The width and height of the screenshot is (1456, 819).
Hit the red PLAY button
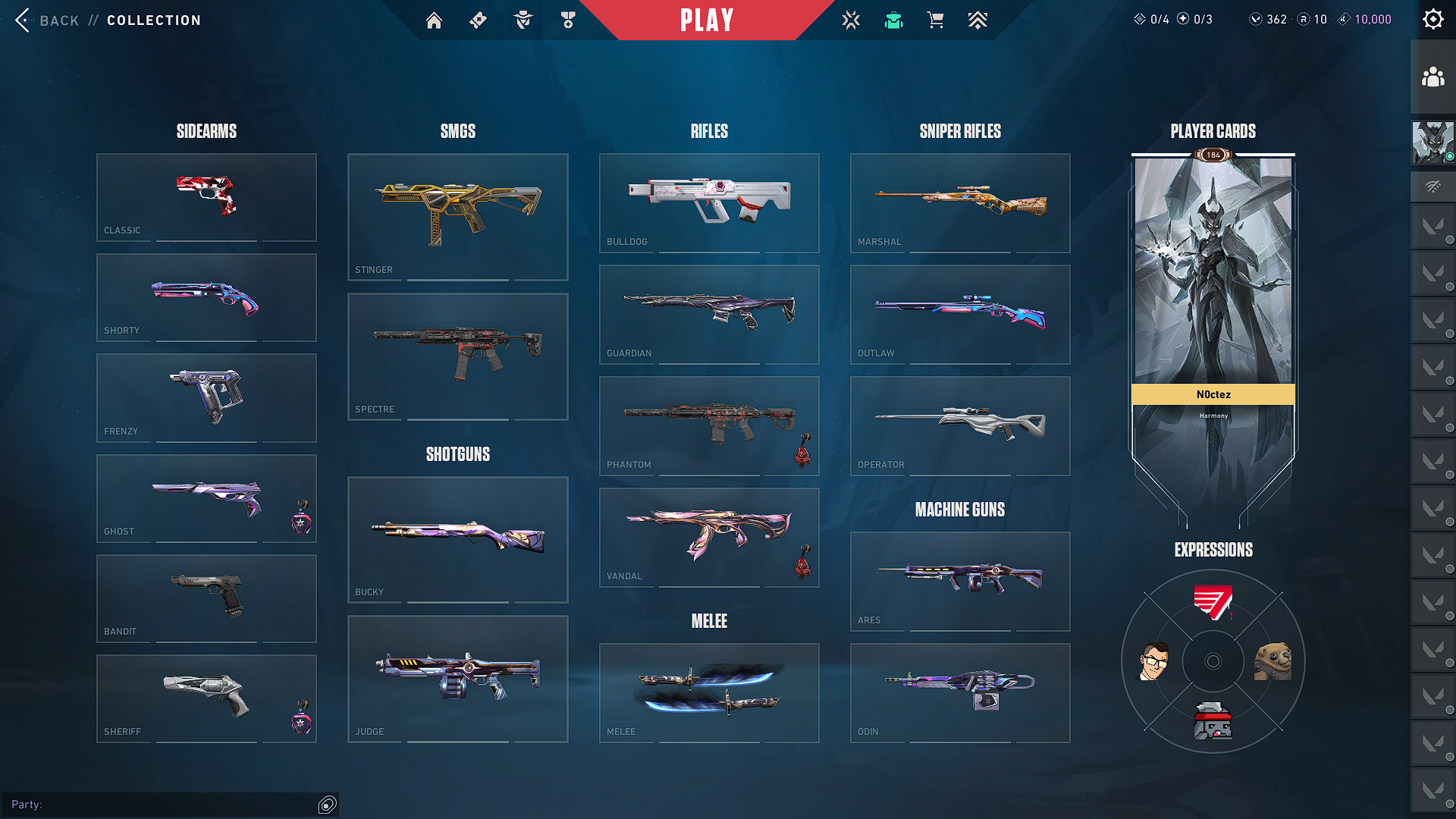[x=706, y=20]
